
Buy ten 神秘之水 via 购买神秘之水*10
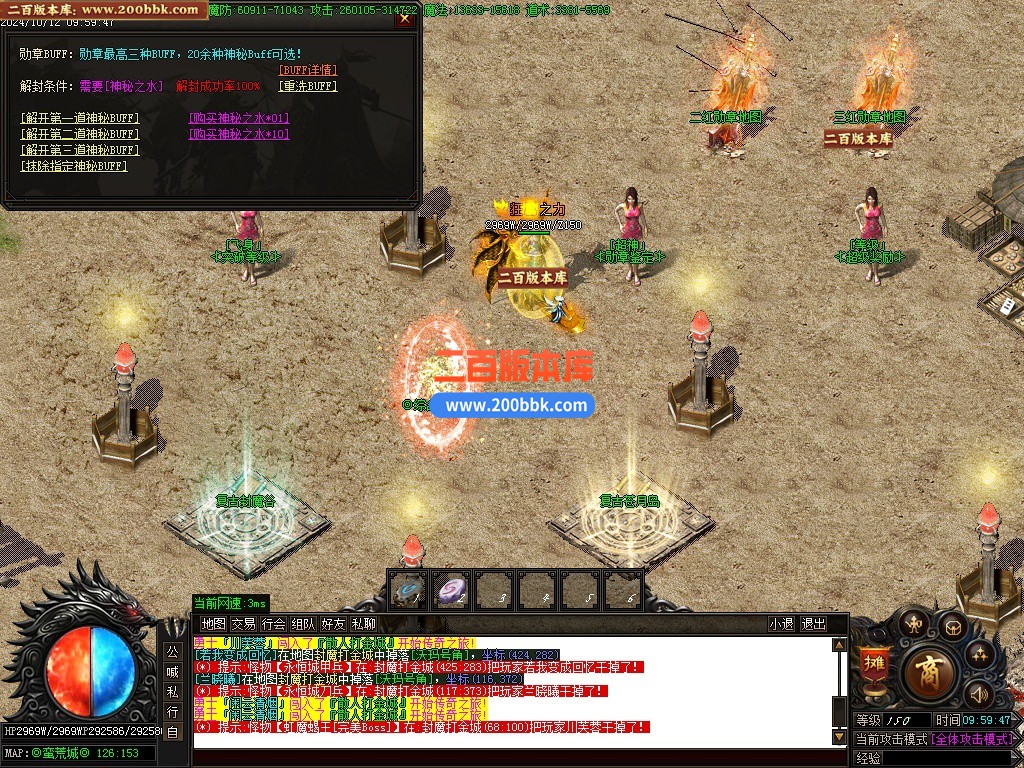(x=239, y=134)
